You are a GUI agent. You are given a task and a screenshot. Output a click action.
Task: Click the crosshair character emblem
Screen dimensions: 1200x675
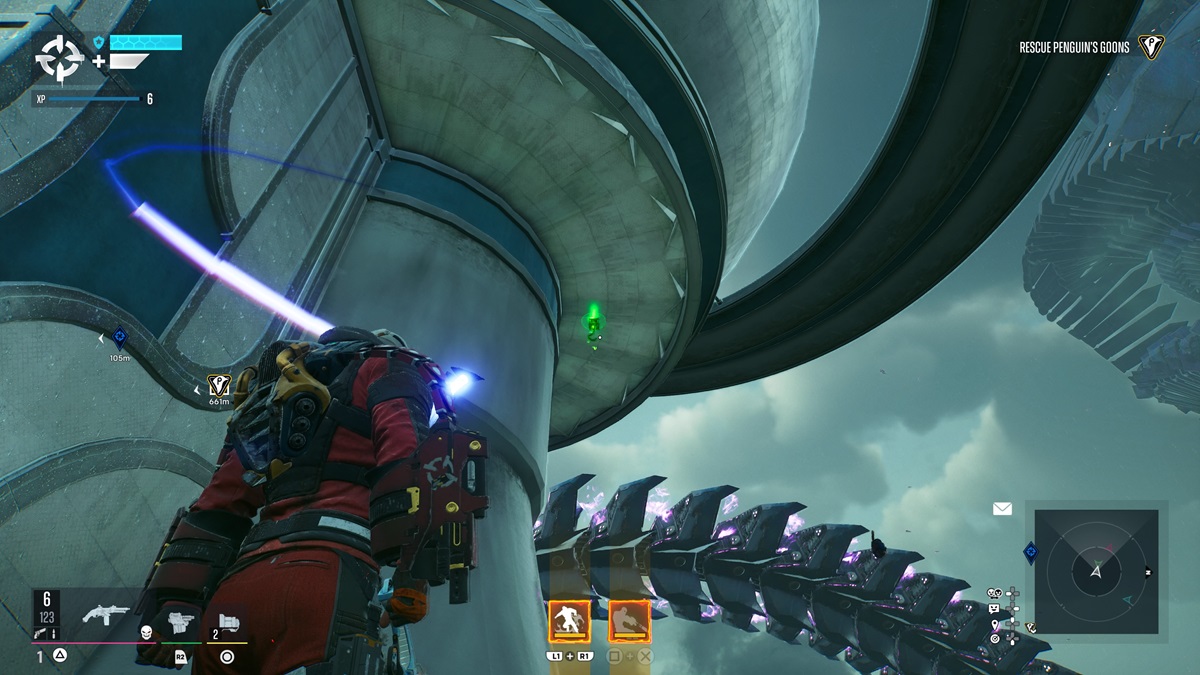(60, 59)
